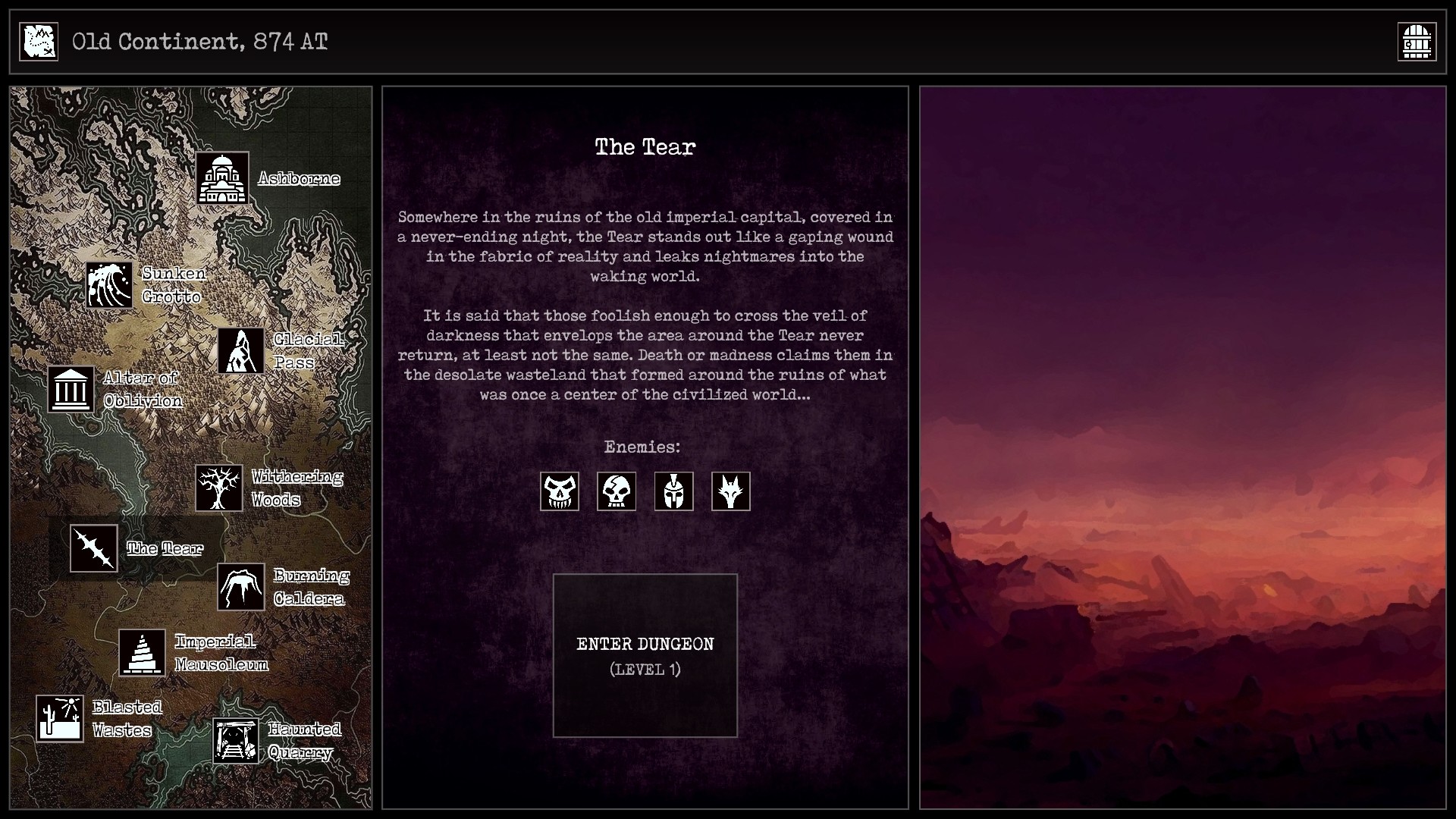Inspect the round skull enemy icon
The height and width of the screenshot is (819, 1456).
(x=617, y=491)
